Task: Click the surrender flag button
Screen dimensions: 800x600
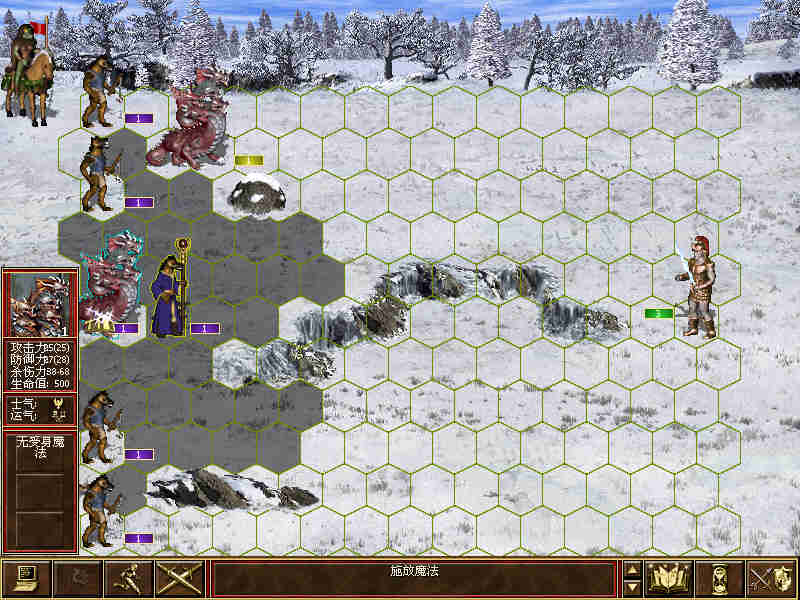Action: [x=78, y=578]
